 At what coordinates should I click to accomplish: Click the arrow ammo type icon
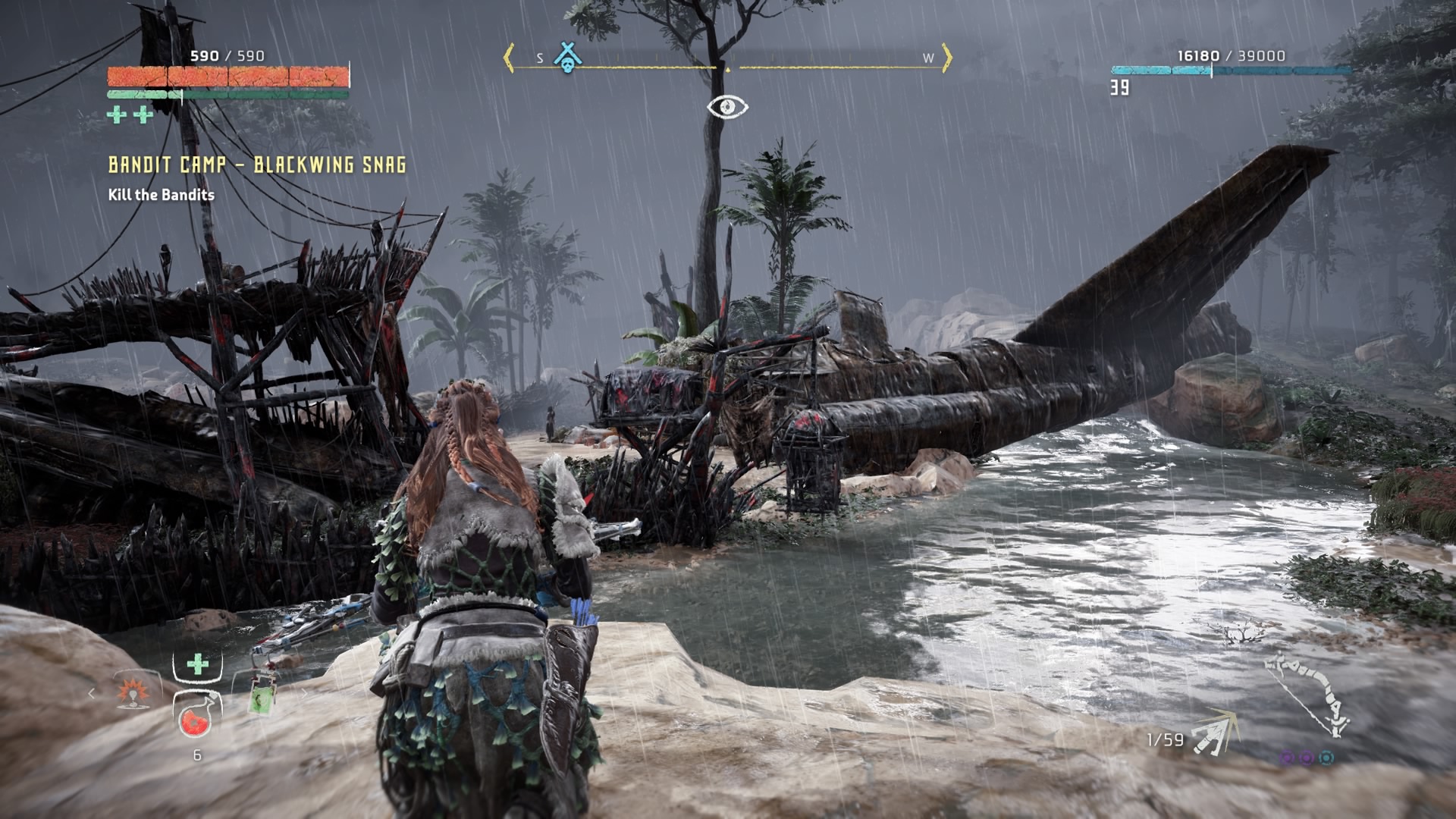pos(1213,733)
